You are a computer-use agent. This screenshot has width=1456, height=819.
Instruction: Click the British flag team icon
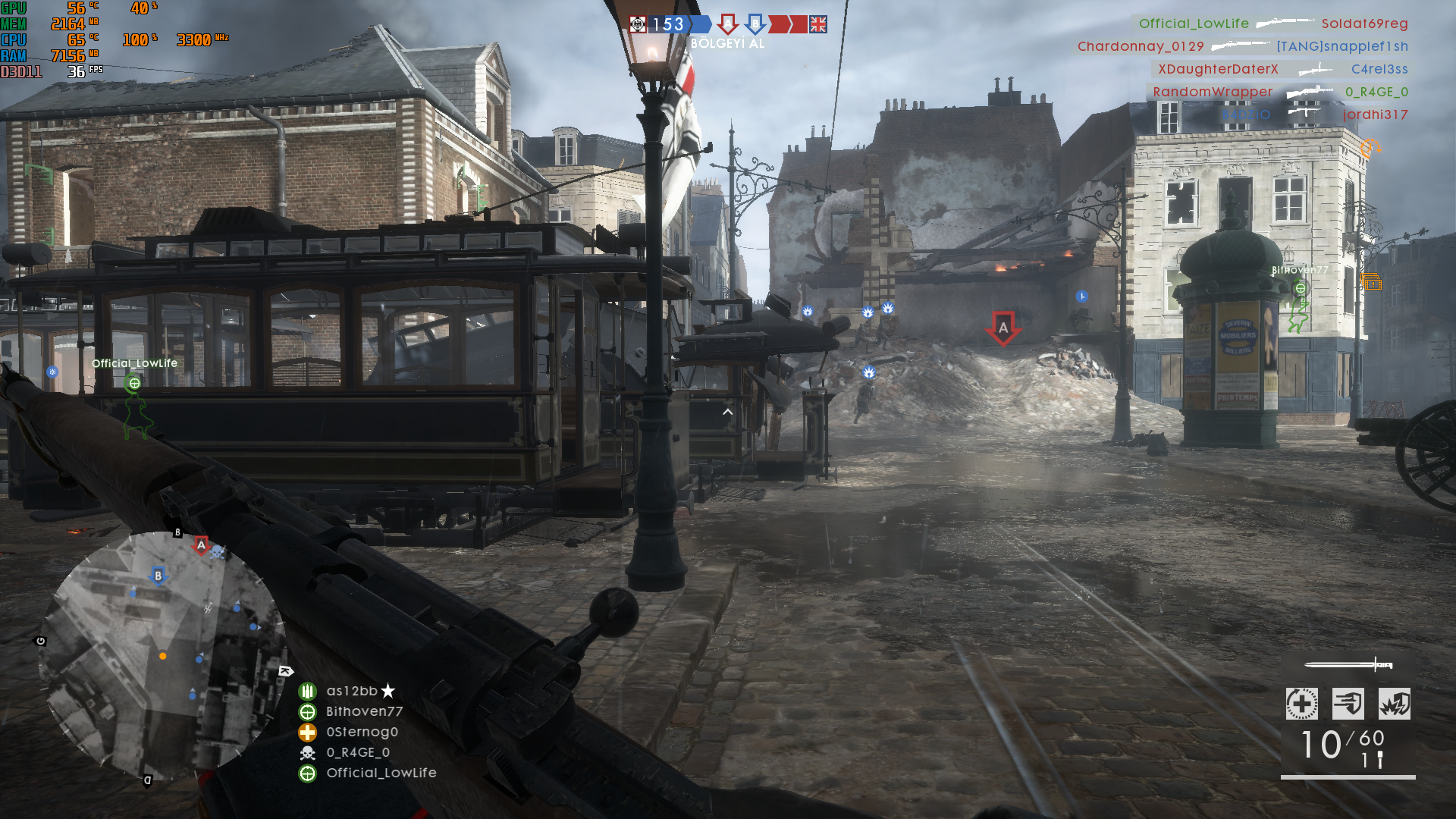tap(817, 24)
